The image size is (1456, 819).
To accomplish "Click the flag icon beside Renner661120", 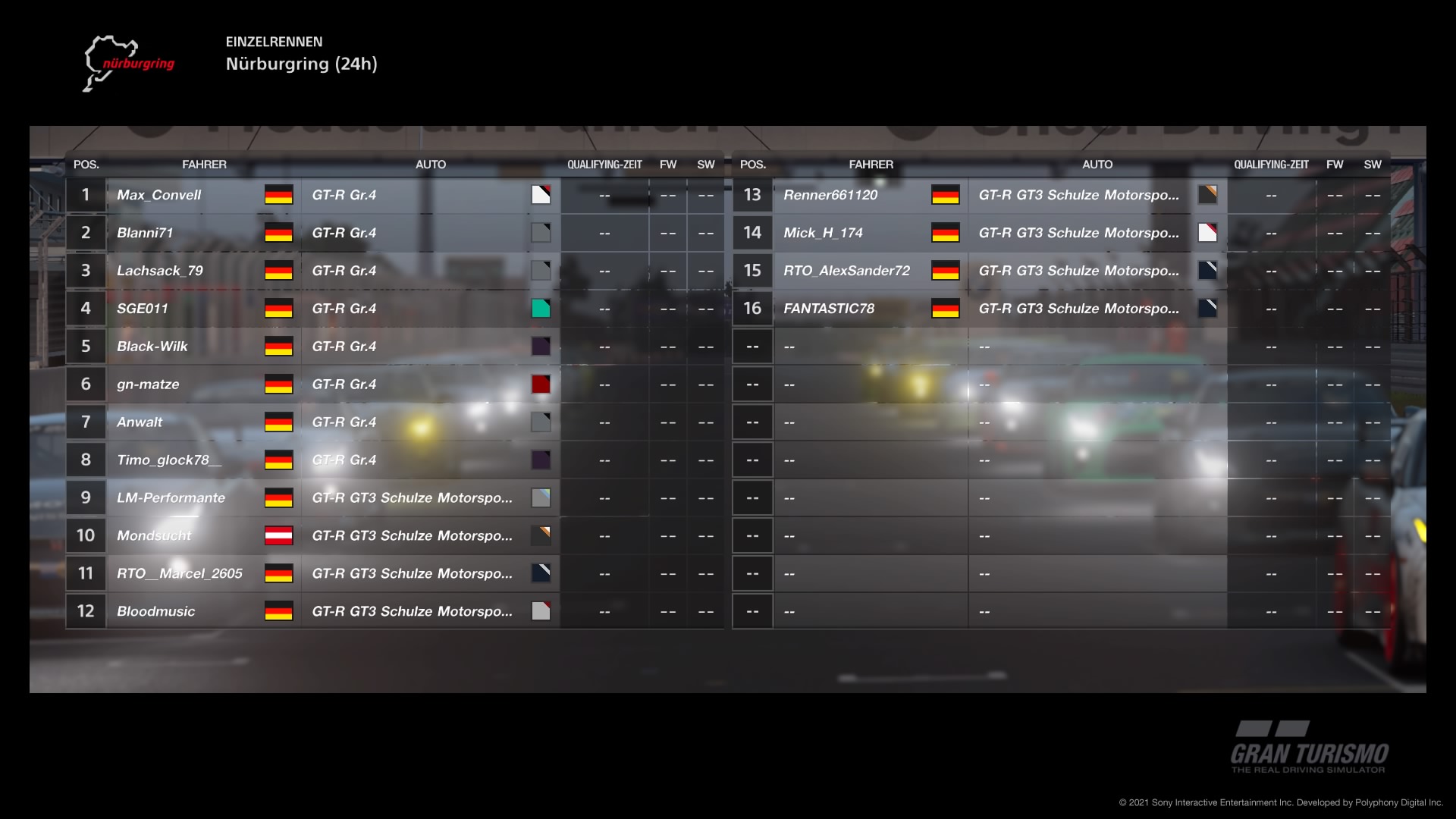I will pos(946,195).
